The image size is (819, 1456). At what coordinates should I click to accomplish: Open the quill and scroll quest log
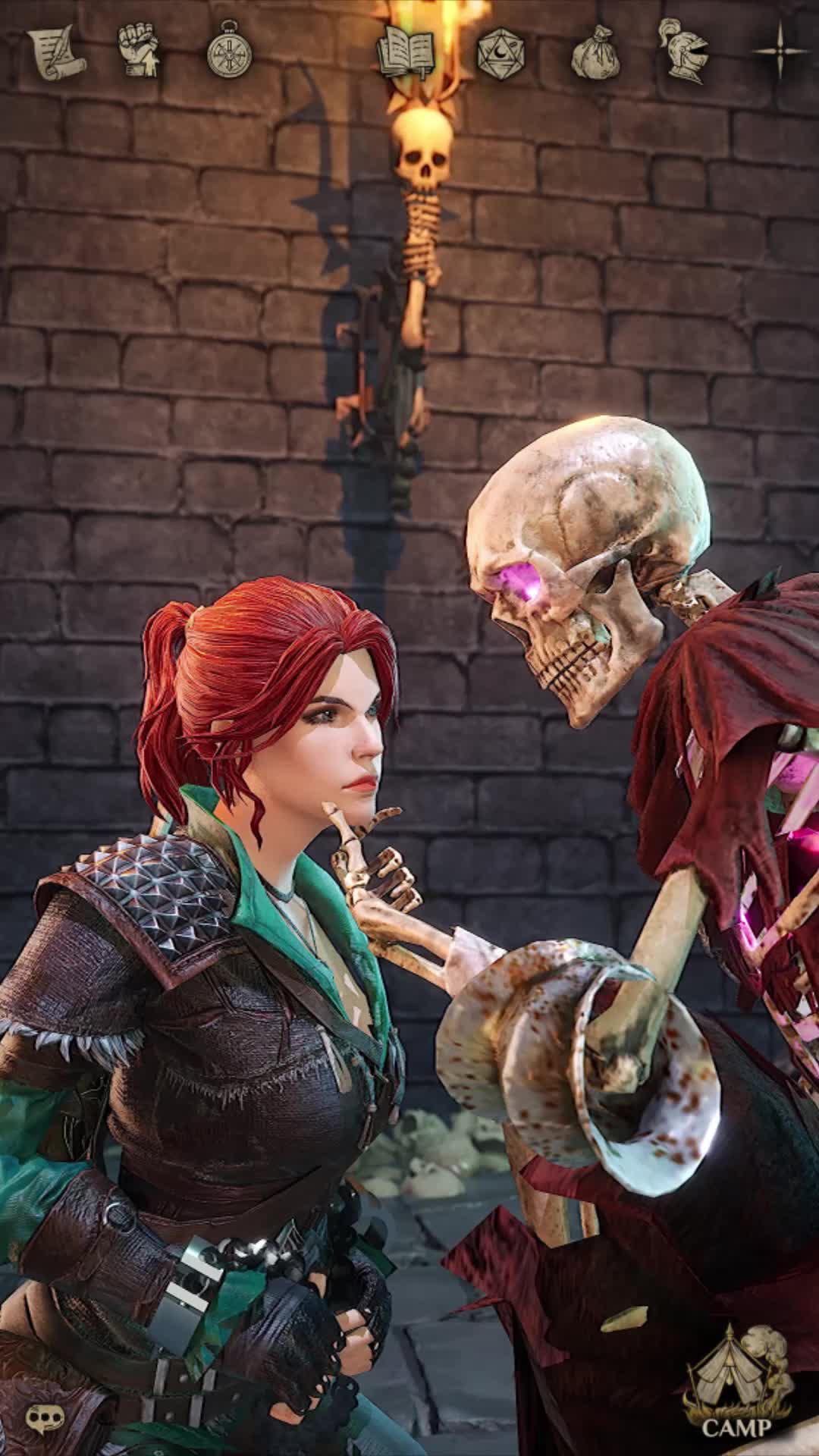click(x=57, y=52)
